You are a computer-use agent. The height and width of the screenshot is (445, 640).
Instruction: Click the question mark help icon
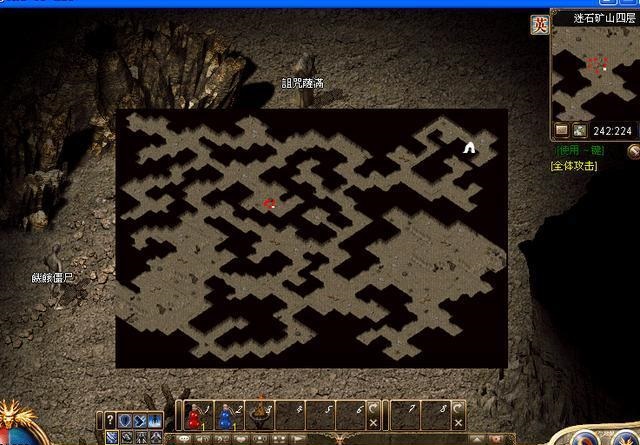[x=109, y=420]
